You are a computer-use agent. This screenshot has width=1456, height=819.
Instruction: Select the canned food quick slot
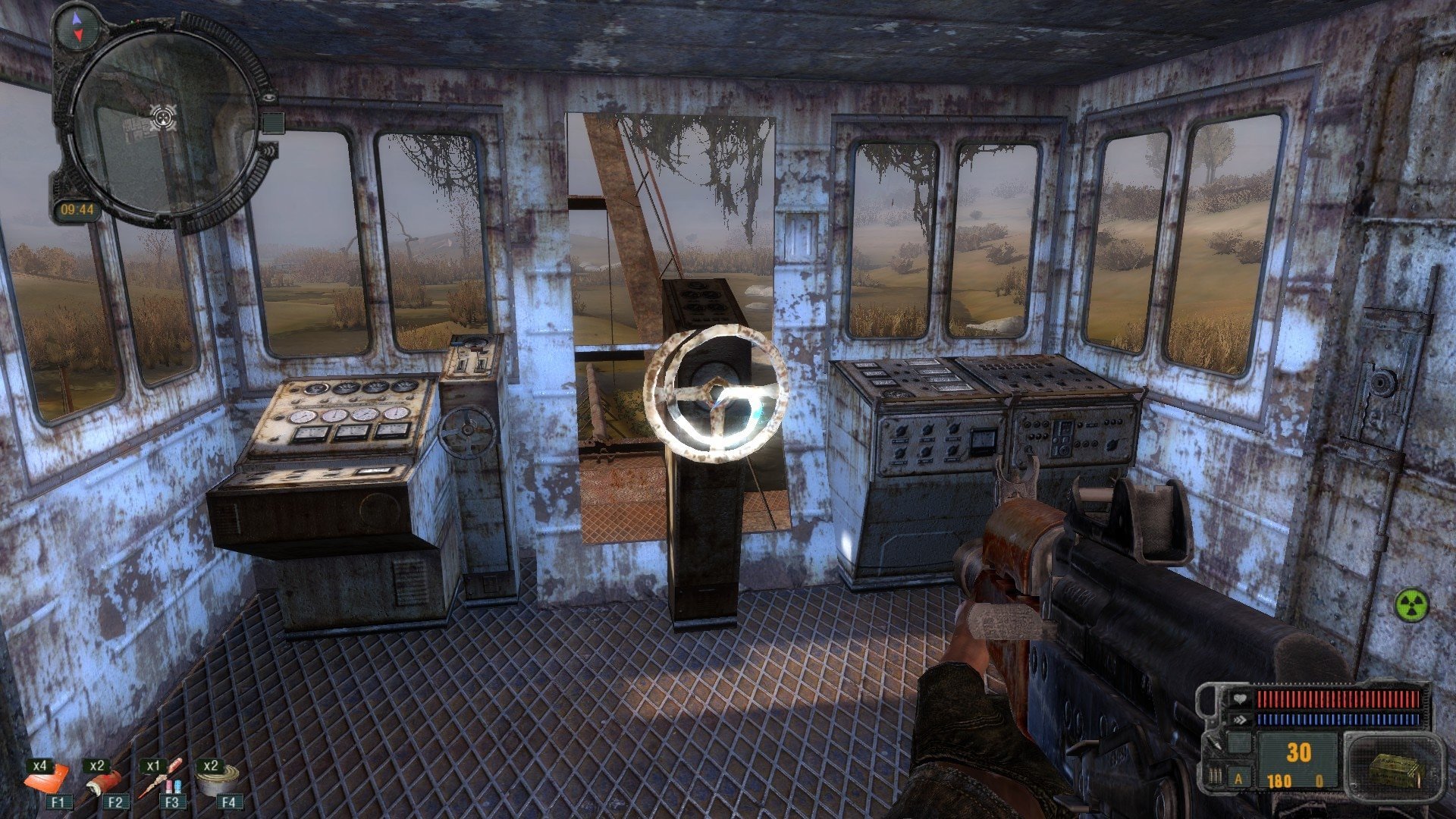coord(218,780)
